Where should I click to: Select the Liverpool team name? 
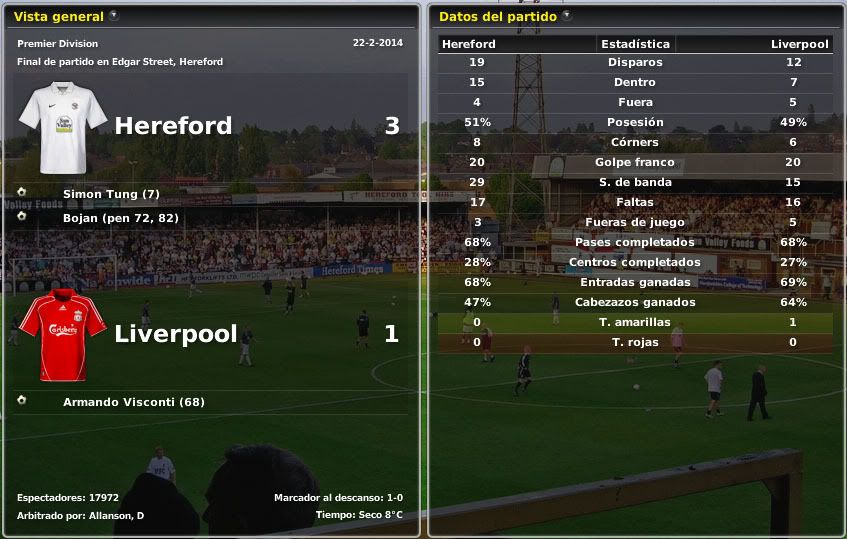point(175,333)
